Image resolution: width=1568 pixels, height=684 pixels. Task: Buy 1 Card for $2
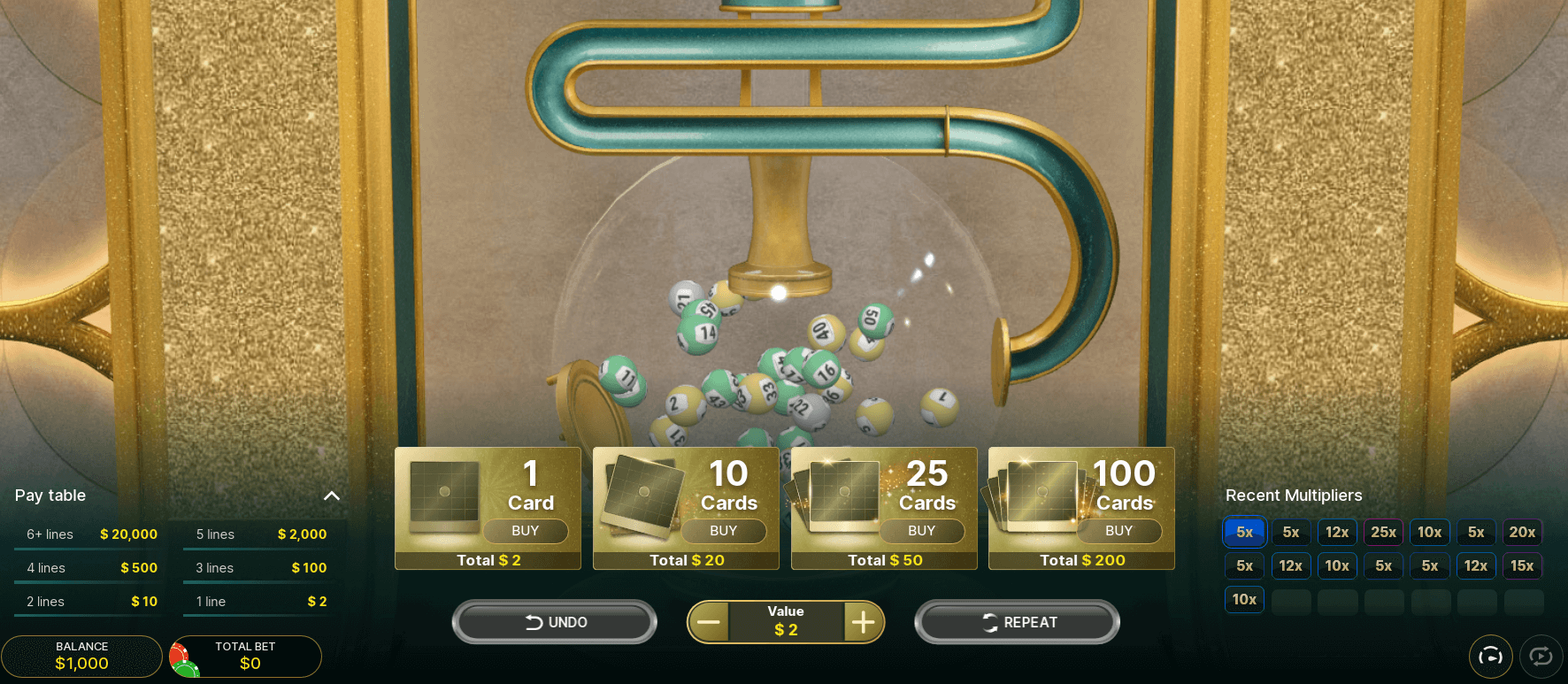point(526,531)
